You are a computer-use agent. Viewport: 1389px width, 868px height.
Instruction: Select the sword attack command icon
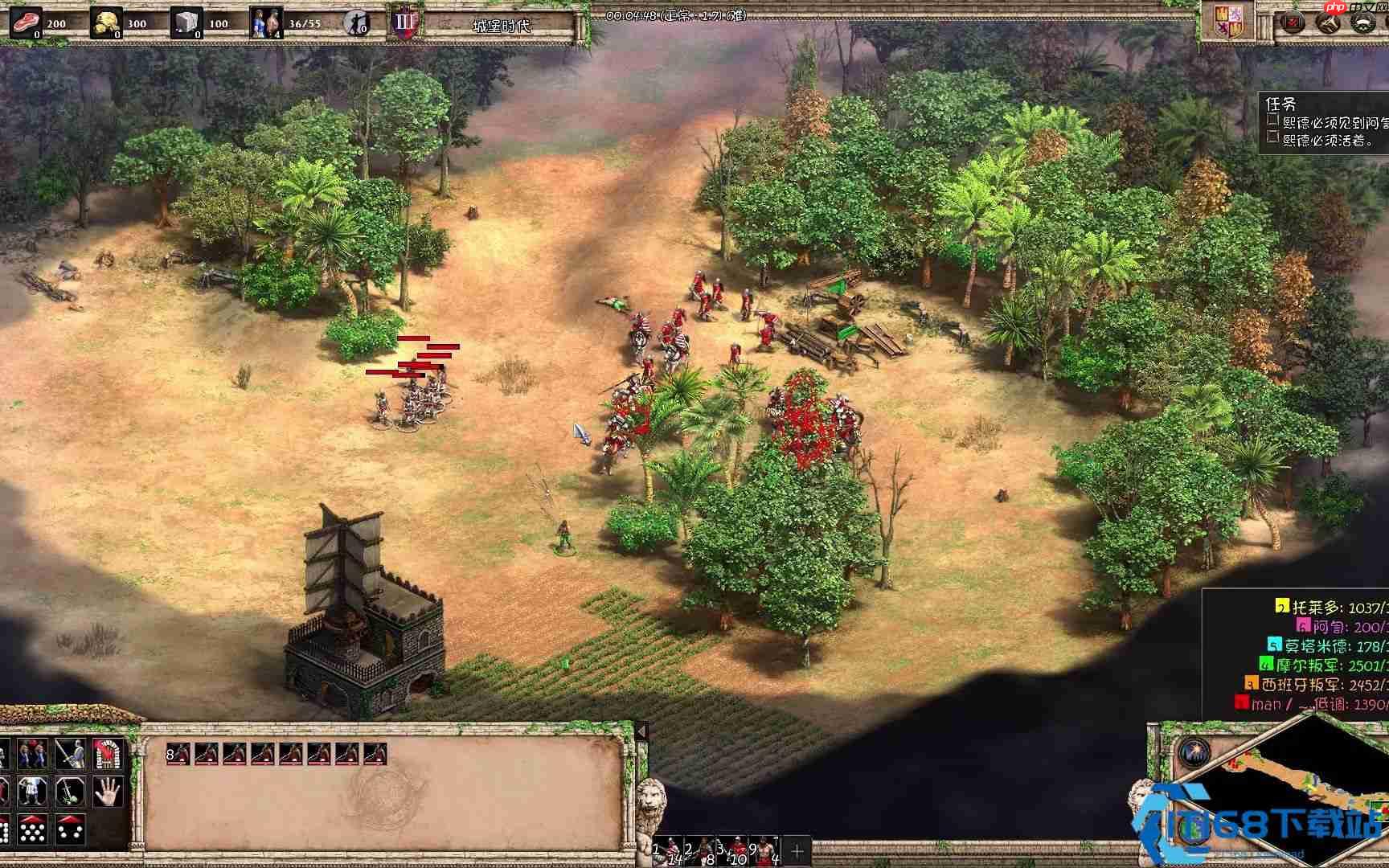tap(70, 755)
